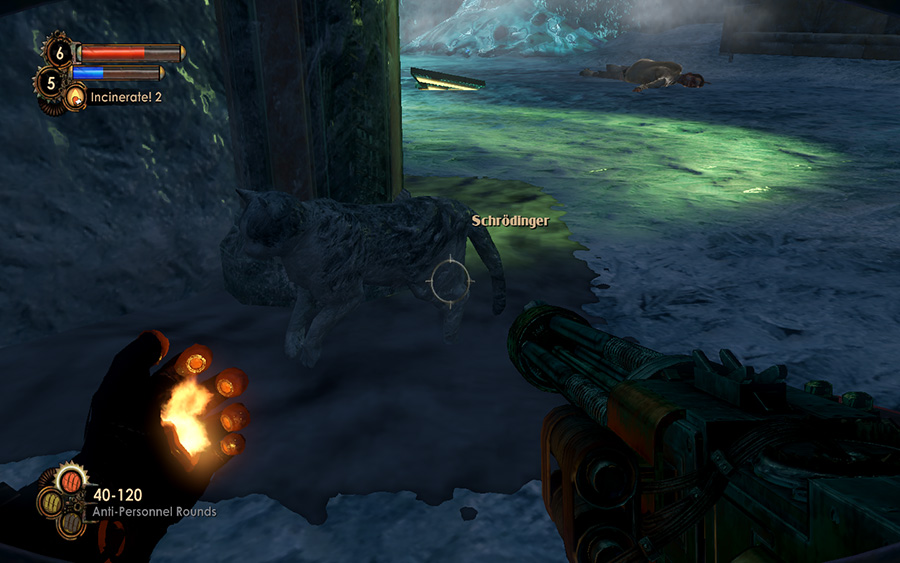
Task: Select the Incinerate! 2 plasmid icon
Action: tap(75, 97)
